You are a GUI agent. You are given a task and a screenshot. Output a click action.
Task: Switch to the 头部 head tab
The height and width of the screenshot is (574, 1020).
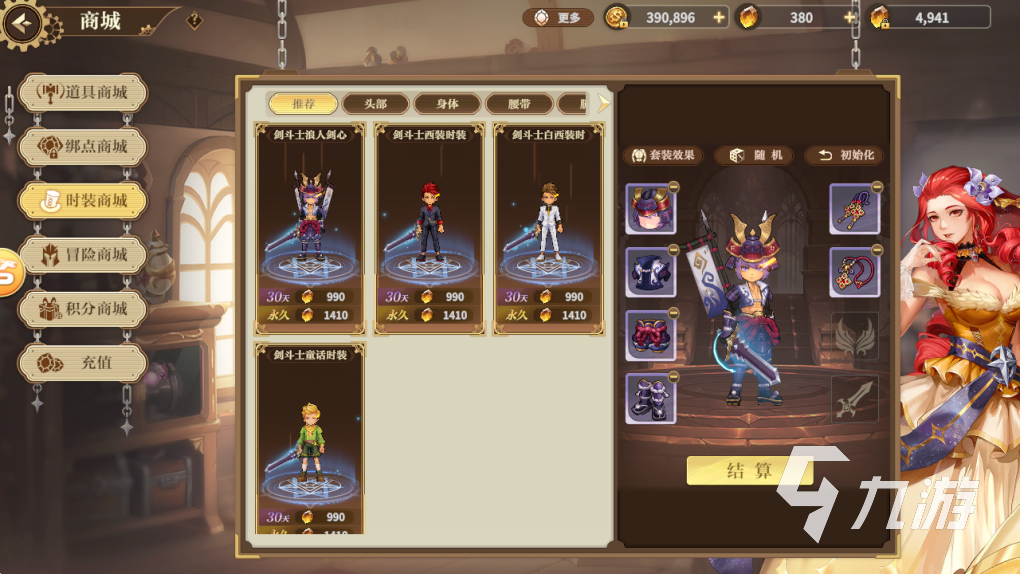[375, 103]
